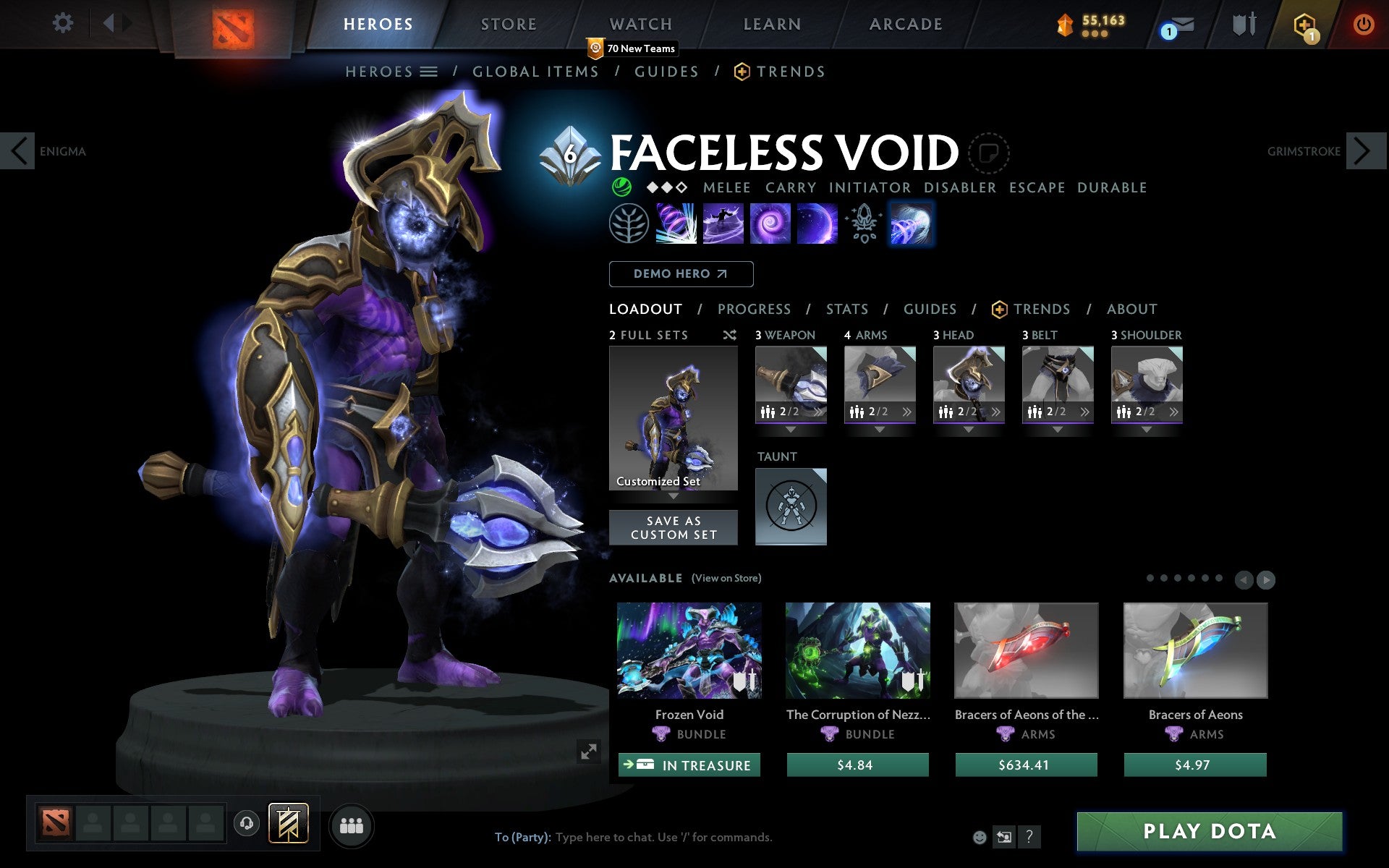
Task: Expand the 3 Head loadout slot dropdown
Action: (969, 427)
